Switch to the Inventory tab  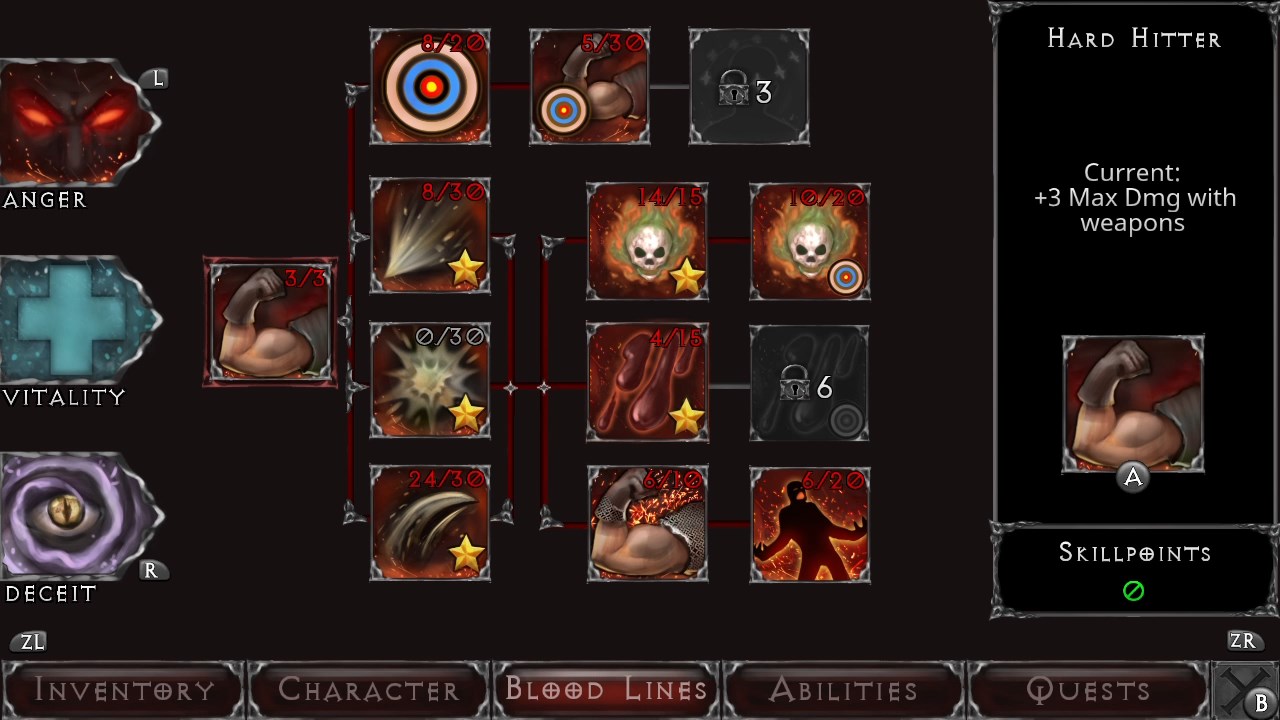pyautogui.click(x=122, y=690)
